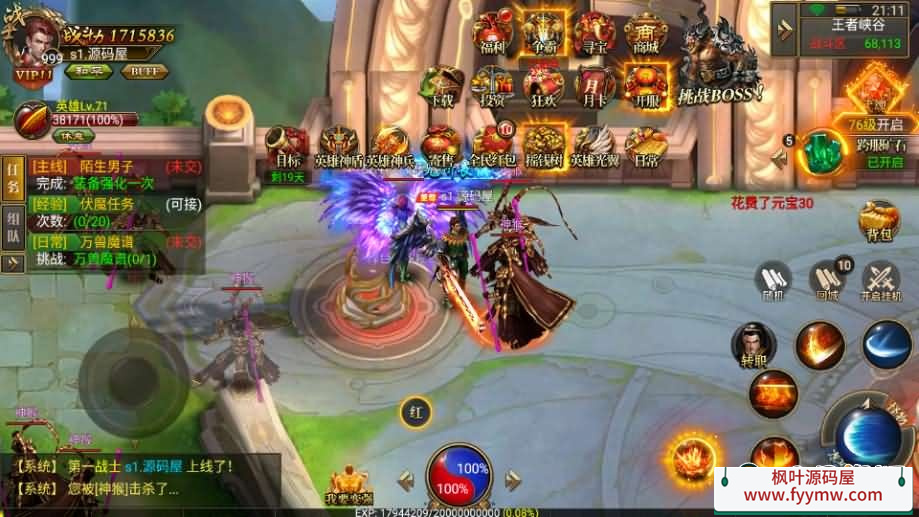Use the 回城 return-to-town scroll
The height and width of the screenshot is (517, 919).
click(826, 281)
